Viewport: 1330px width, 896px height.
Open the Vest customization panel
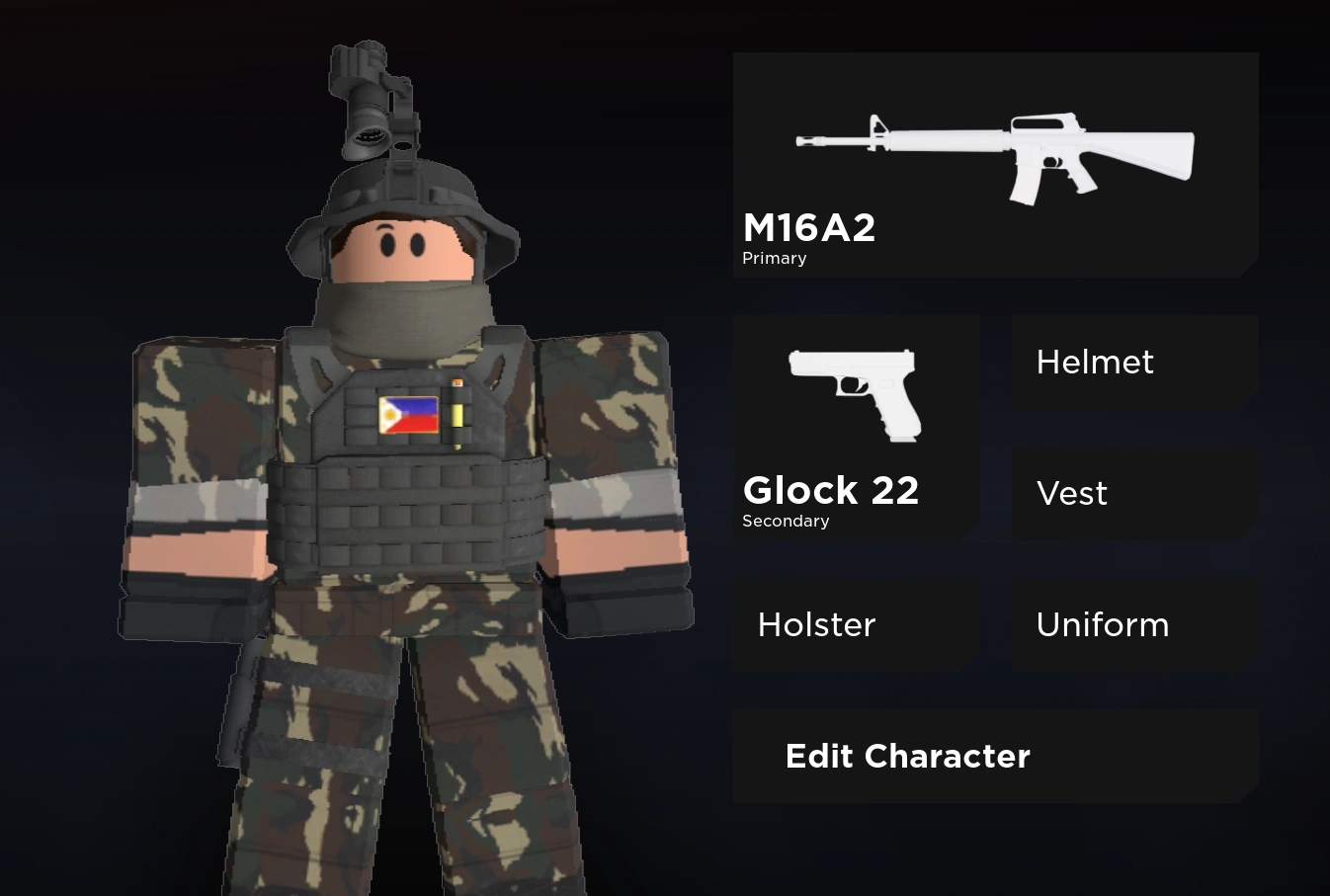click(1133, 493)
